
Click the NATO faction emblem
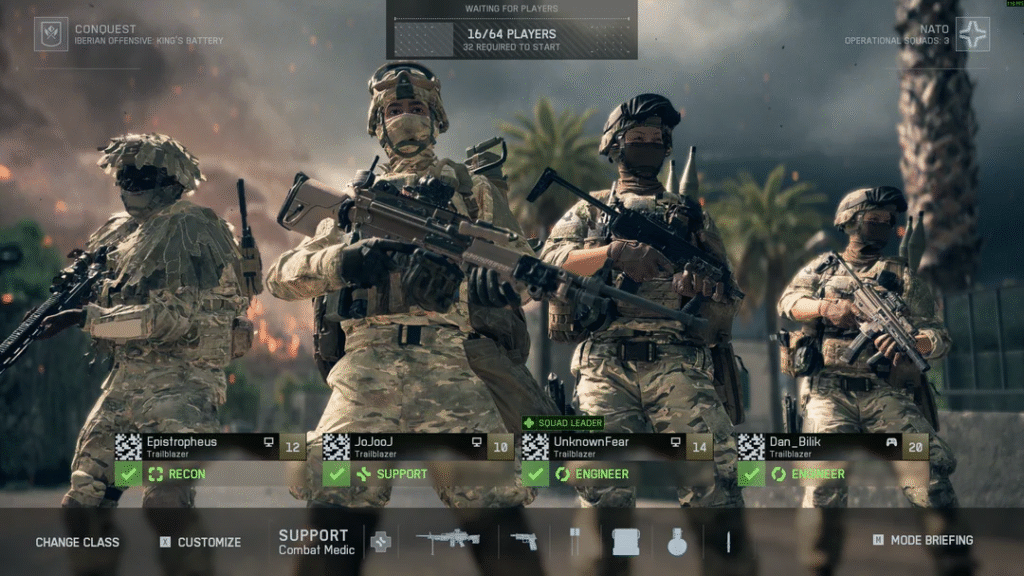(x=972, y=34)
